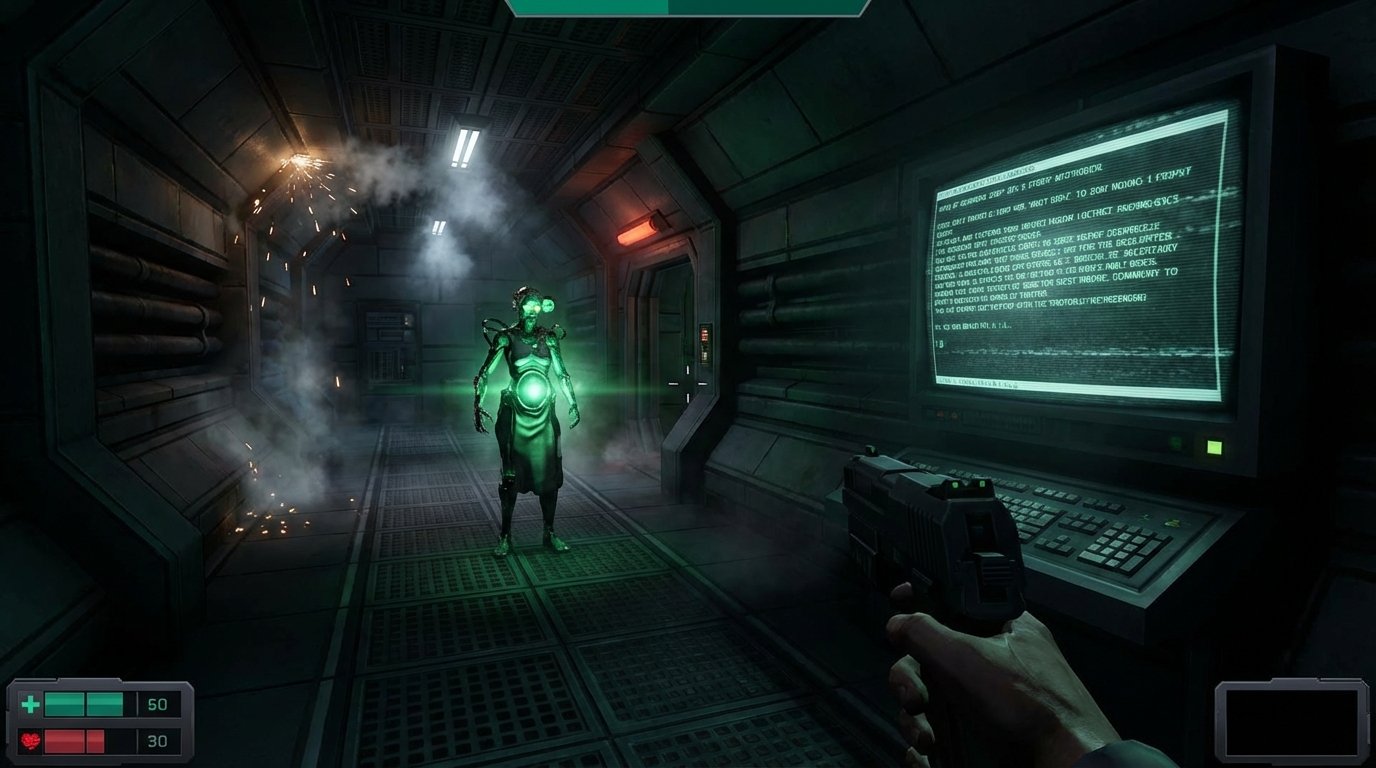Click the number 50 readout
The image size is (1376, 768).
pos(158,703)
